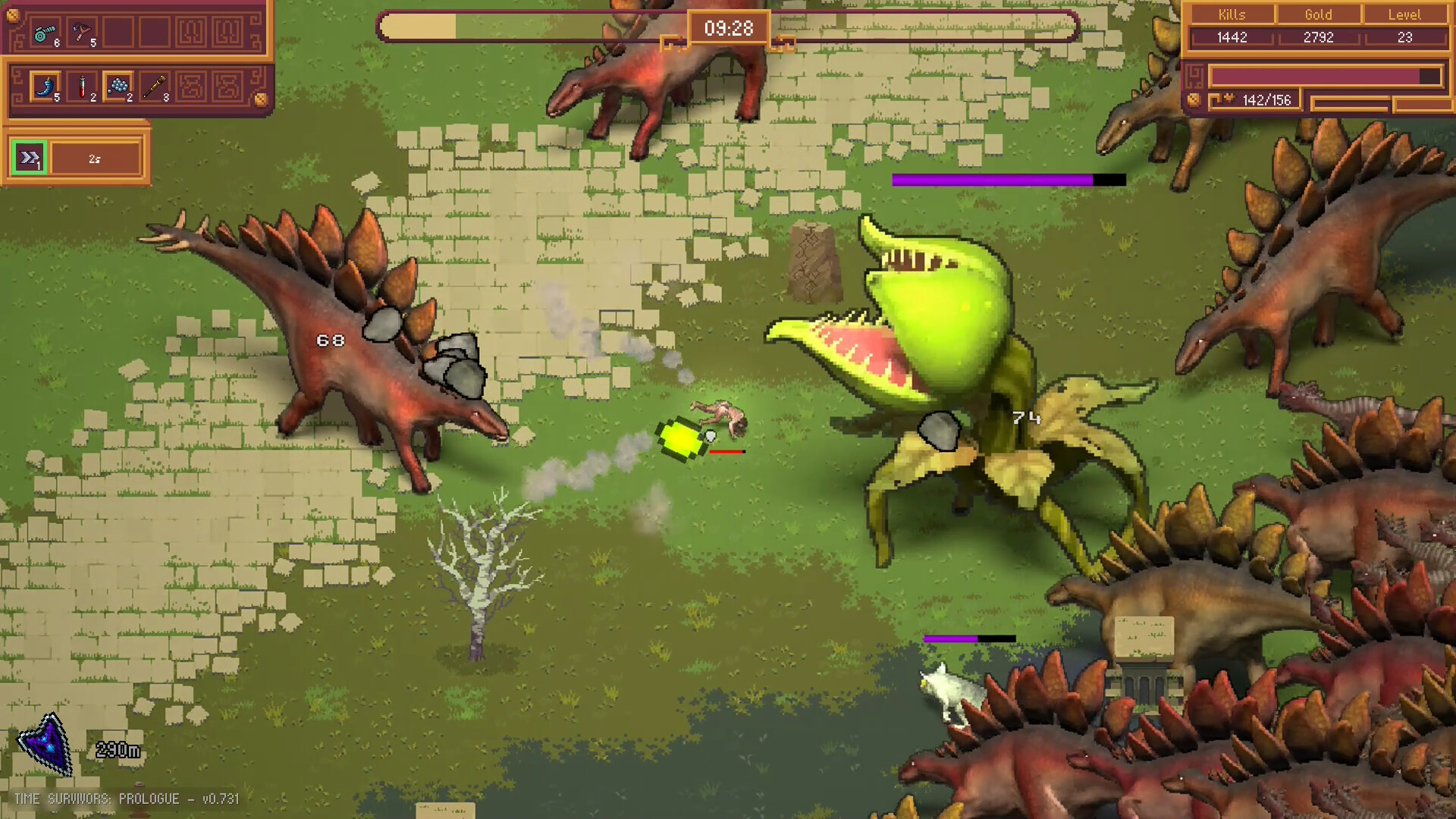The height and width of the screenshot is (819, 1456).
Task: Toggle the highlighted dash ability slot
Action: point(29,157)
